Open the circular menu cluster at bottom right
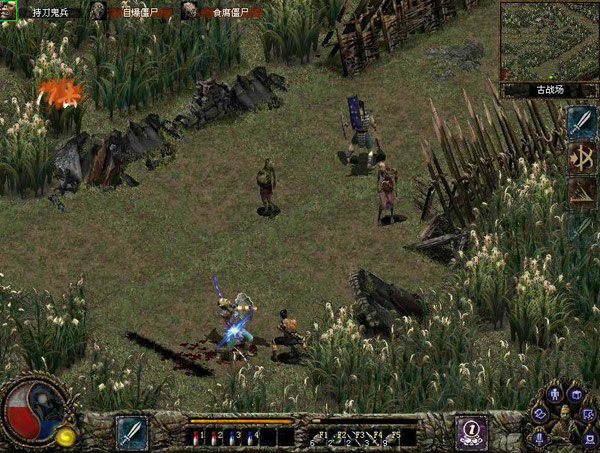 point(563,415)
